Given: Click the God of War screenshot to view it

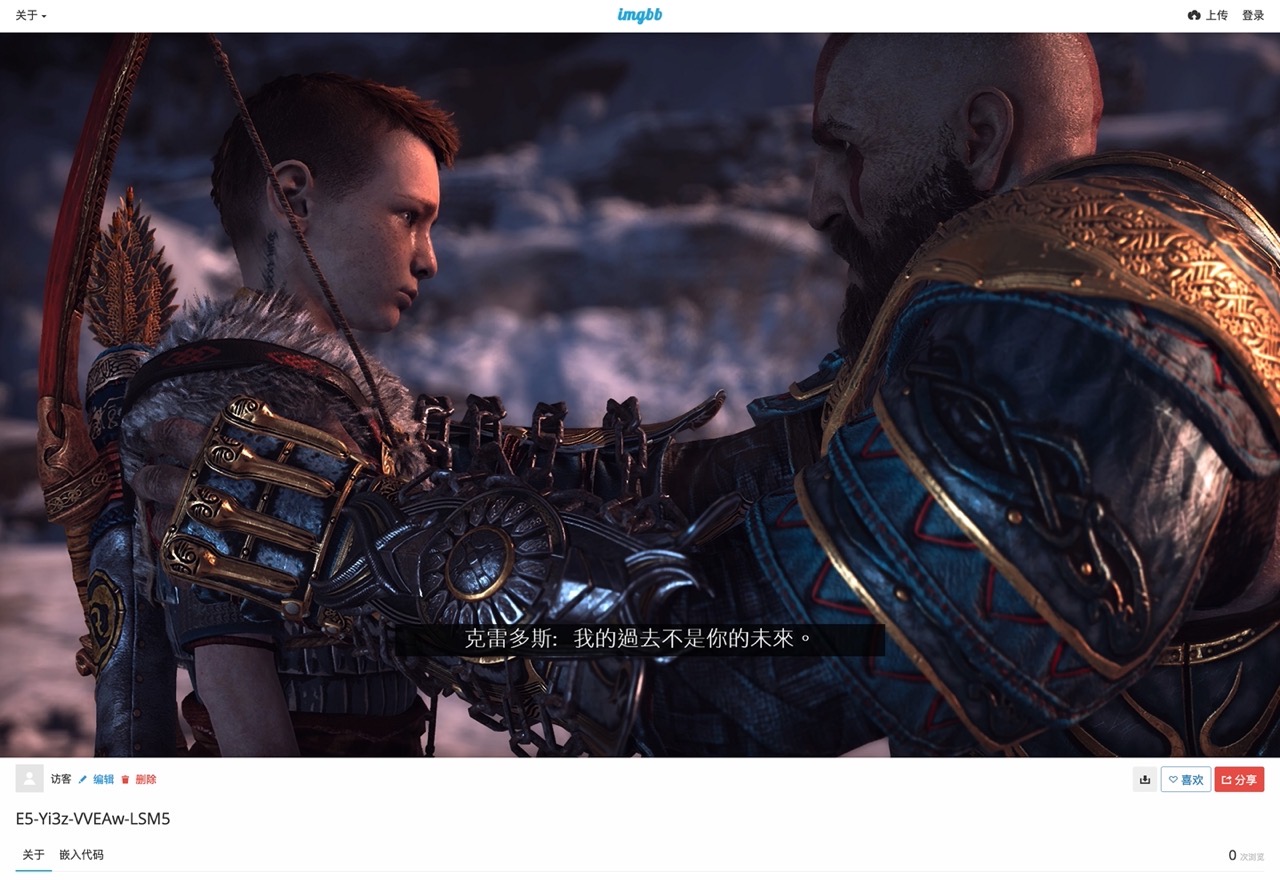Looking at the screenshot, I should [640, 395].
